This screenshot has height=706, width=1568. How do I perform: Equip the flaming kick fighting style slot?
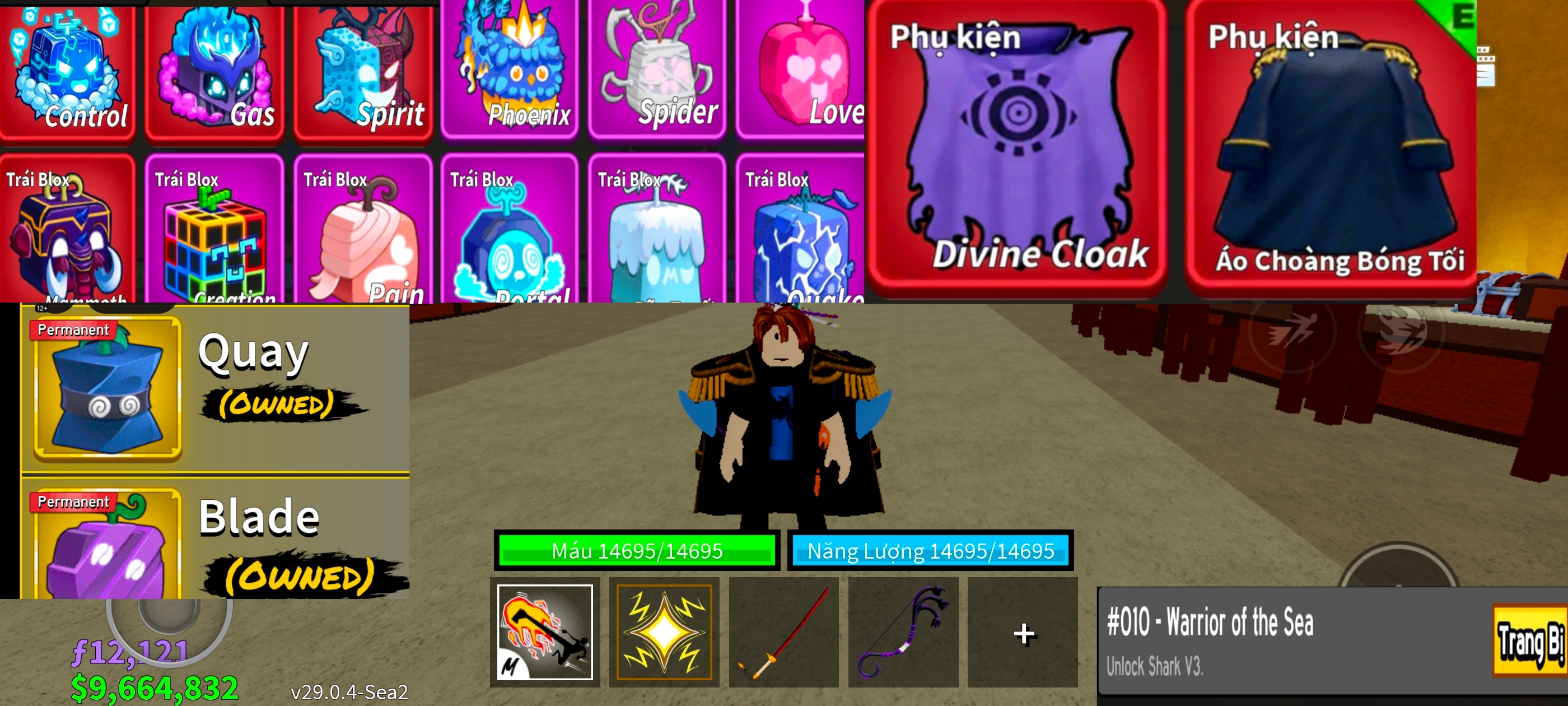coord(545,632)
